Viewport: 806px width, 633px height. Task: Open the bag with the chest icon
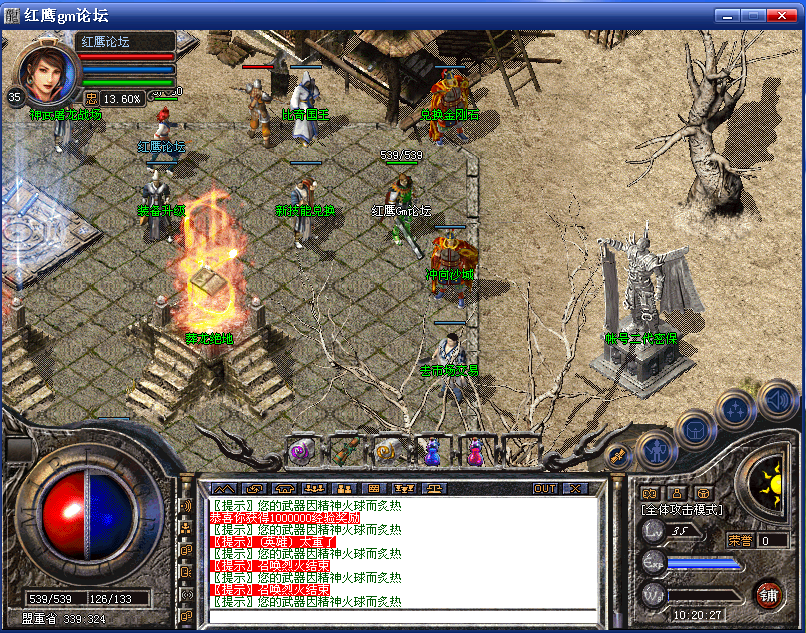pyautogui.click(x=693, y=430)
